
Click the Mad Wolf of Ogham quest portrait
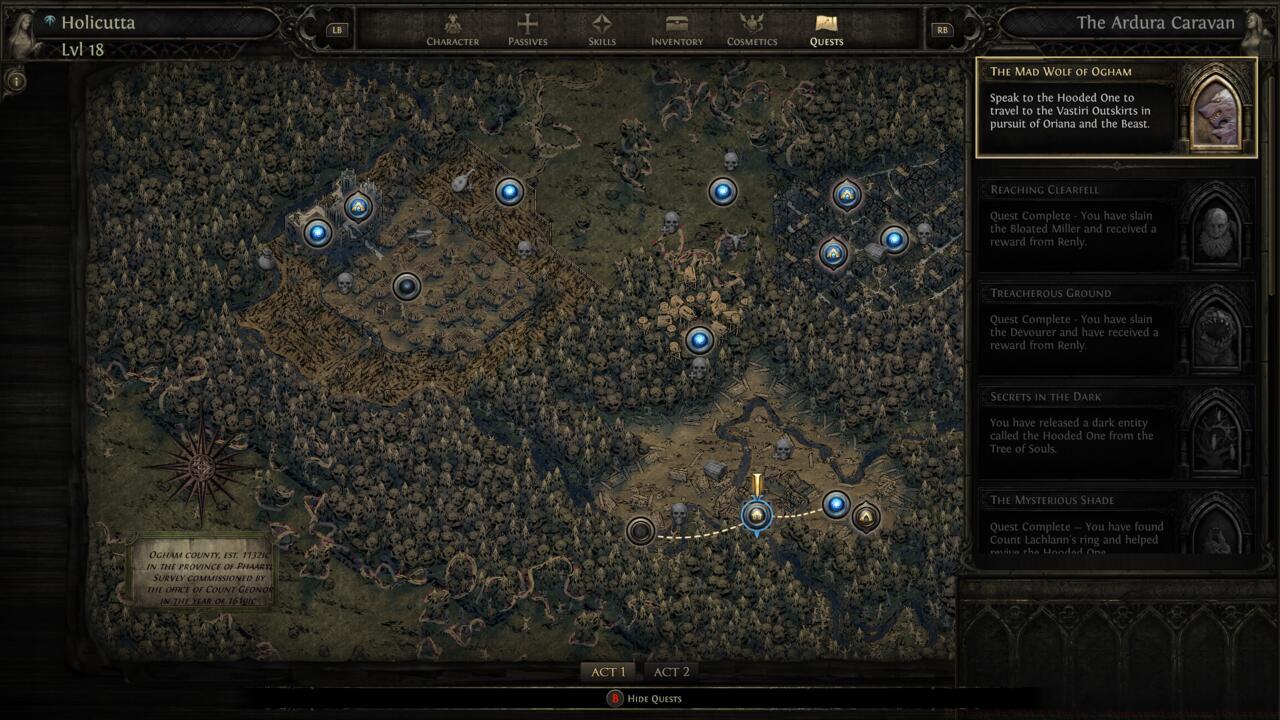(x=1216, y=105)
